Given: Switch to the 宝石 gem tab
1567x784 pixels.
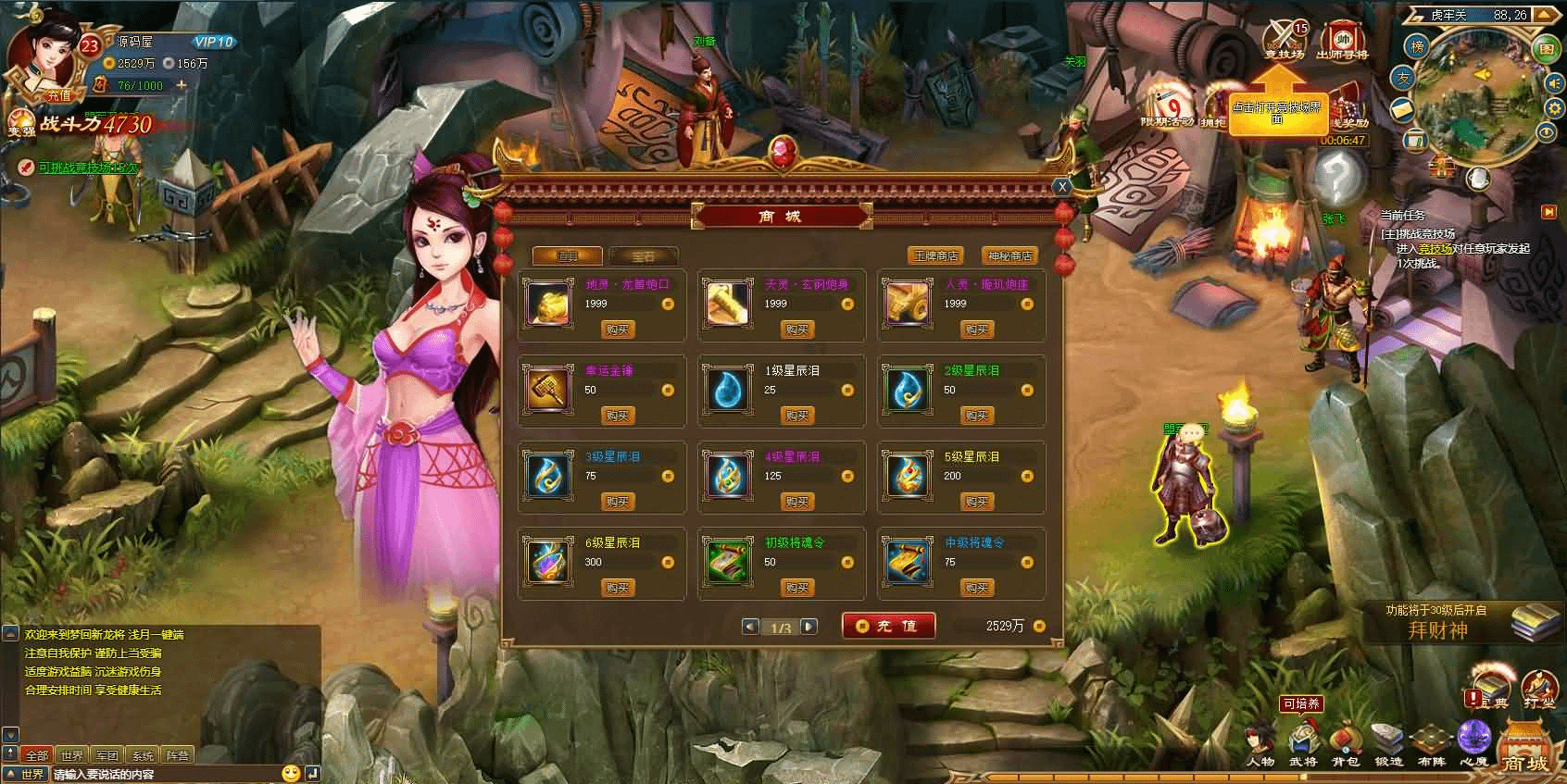Looking at the screenshot, I should click(x=643, y=256).
